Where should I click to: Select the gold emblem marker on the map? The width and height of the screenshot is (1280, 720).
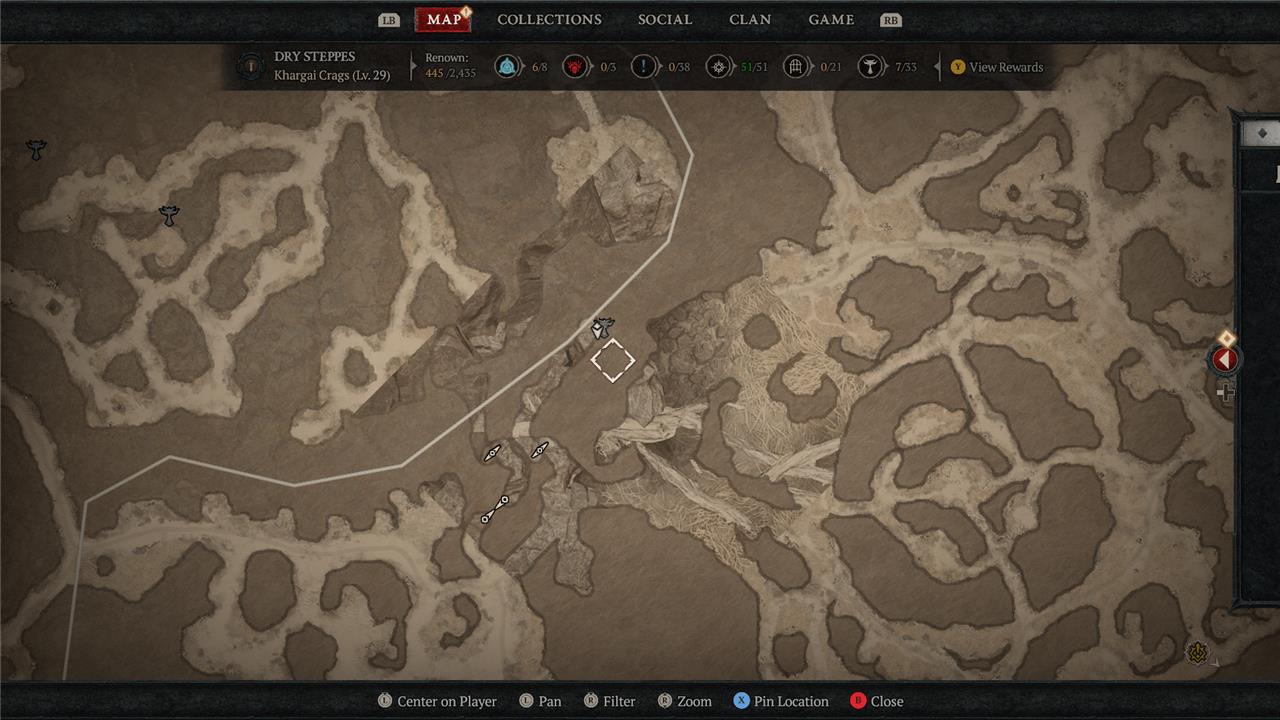(x=1197, y=653)
